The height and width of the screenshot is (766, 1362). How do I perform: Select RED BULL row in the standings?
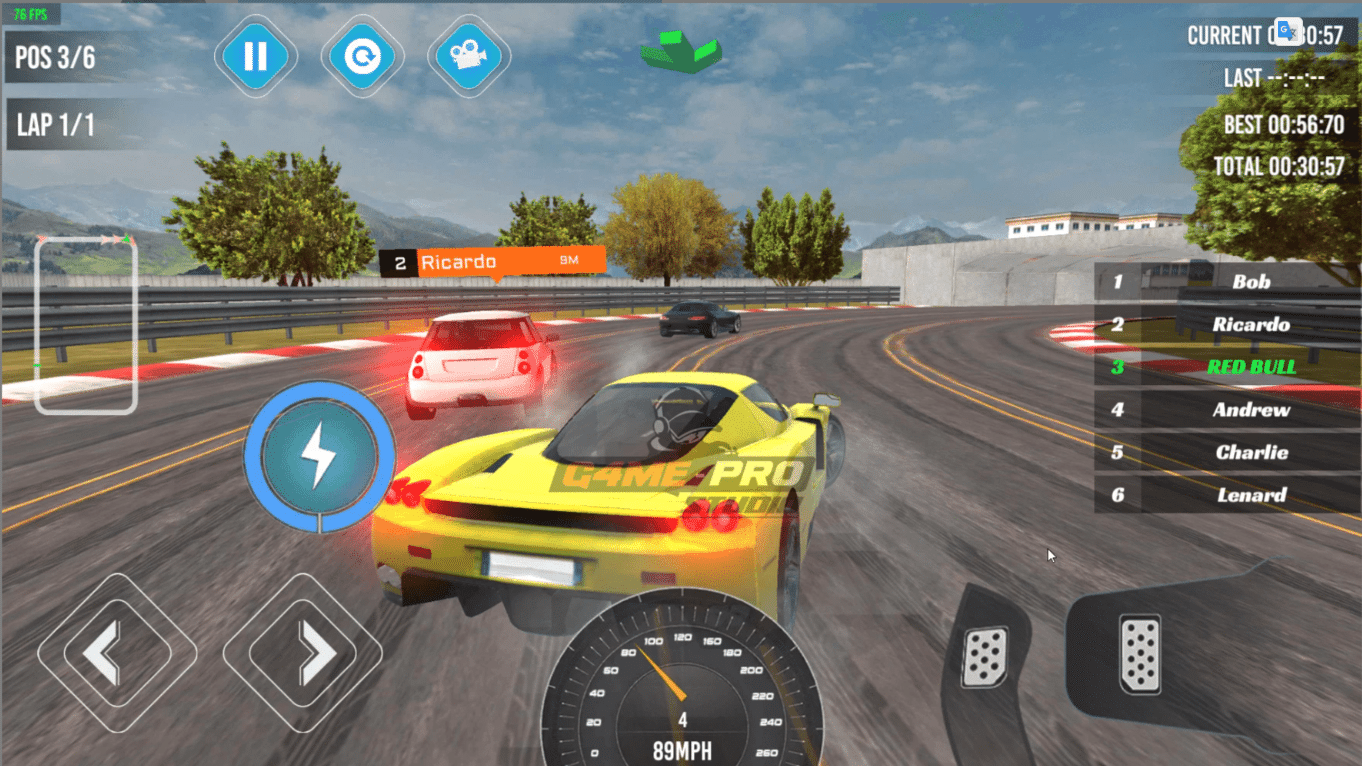tap(1250, 367)
